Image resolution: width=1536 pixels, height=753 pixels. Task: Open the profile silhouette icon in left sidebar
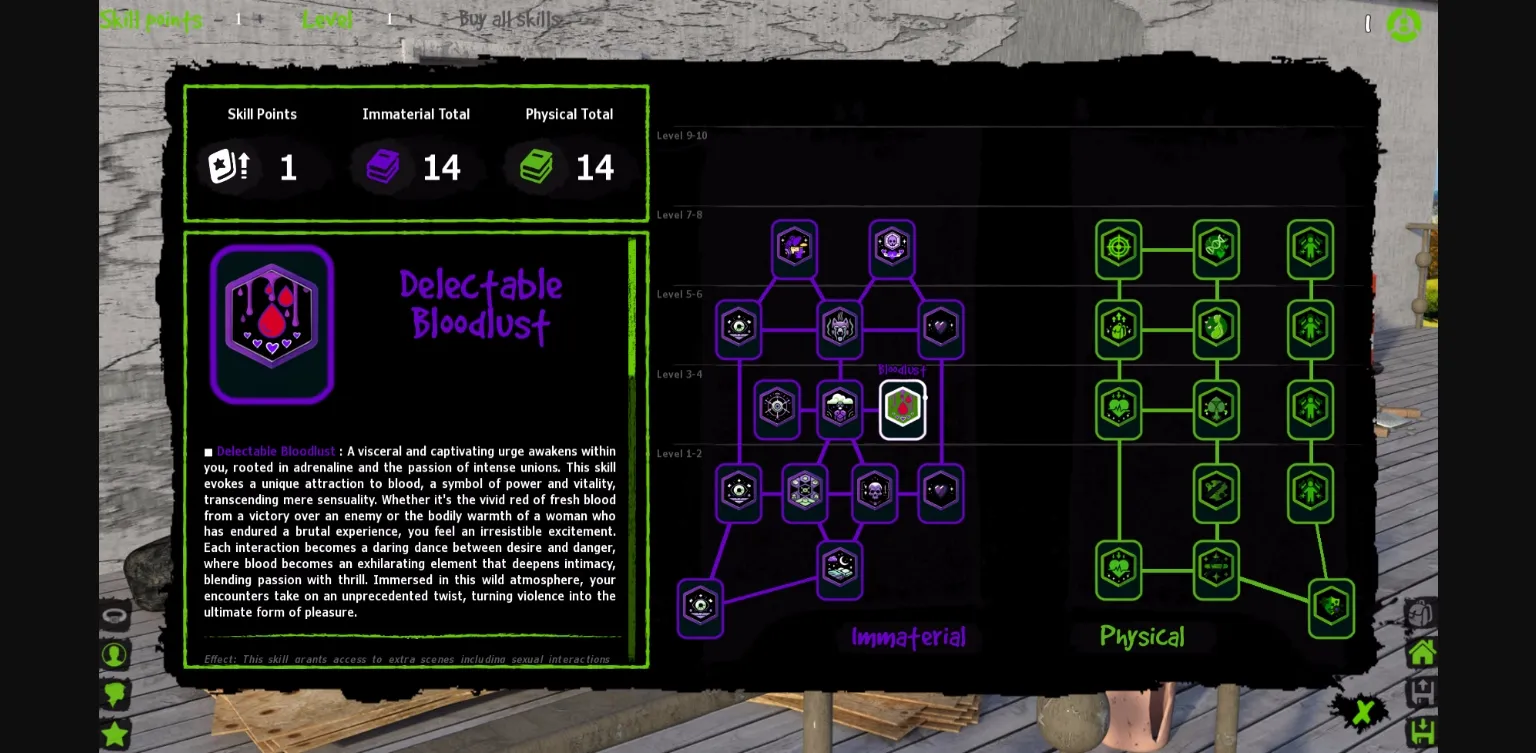[x=115, y=654]
